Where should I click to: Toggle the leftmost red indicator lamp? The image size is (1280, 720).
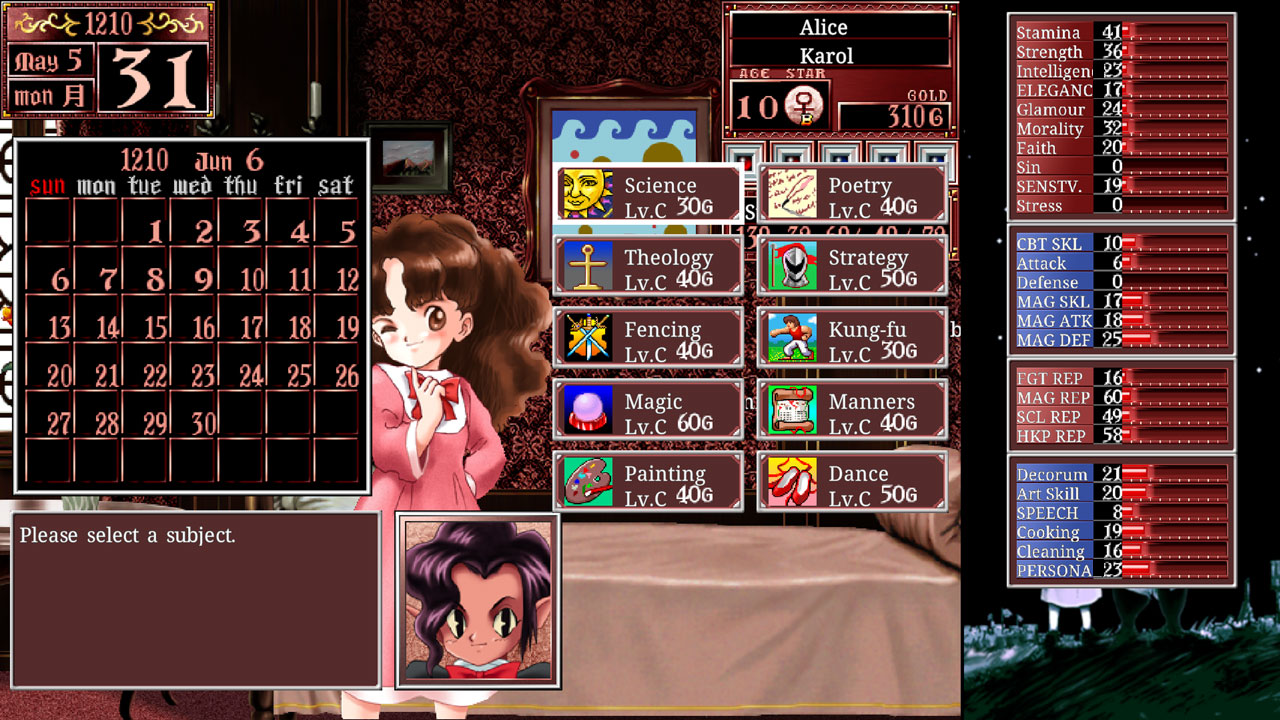point(742,158)
